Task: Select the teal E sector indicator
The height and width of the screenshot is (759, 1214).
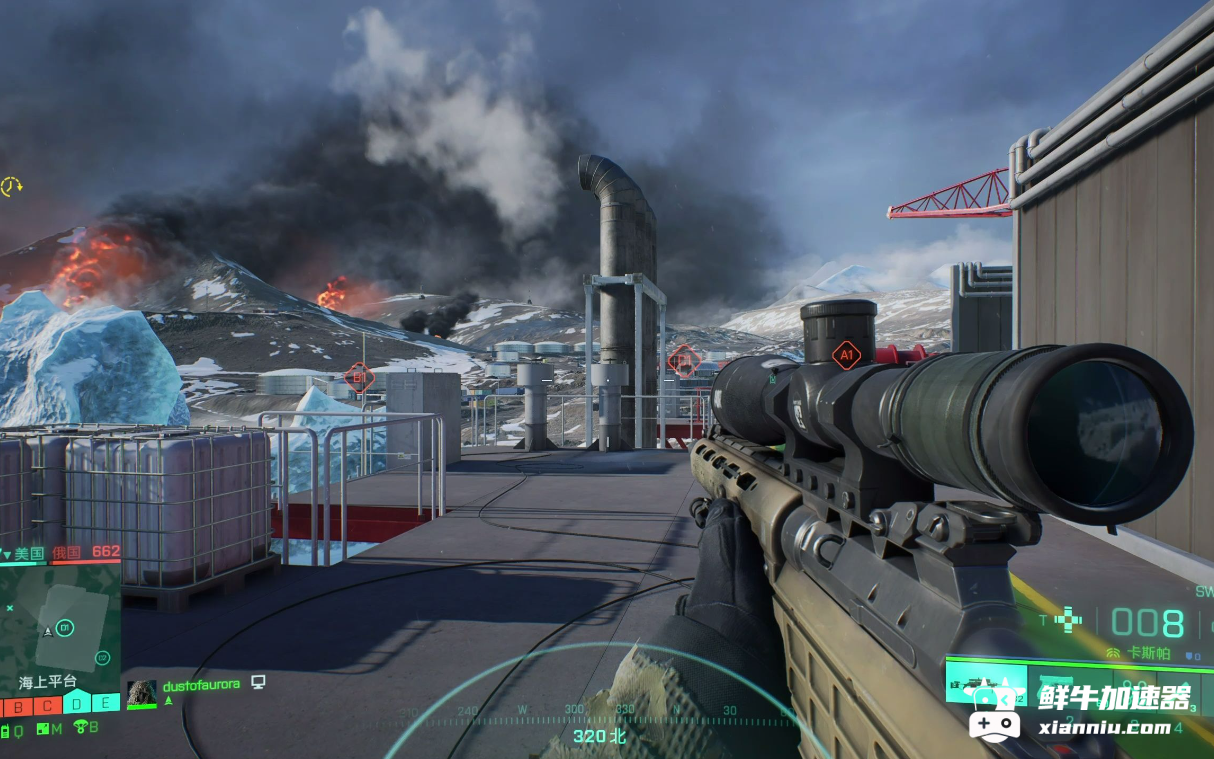Action: click(x=105, y=704)
